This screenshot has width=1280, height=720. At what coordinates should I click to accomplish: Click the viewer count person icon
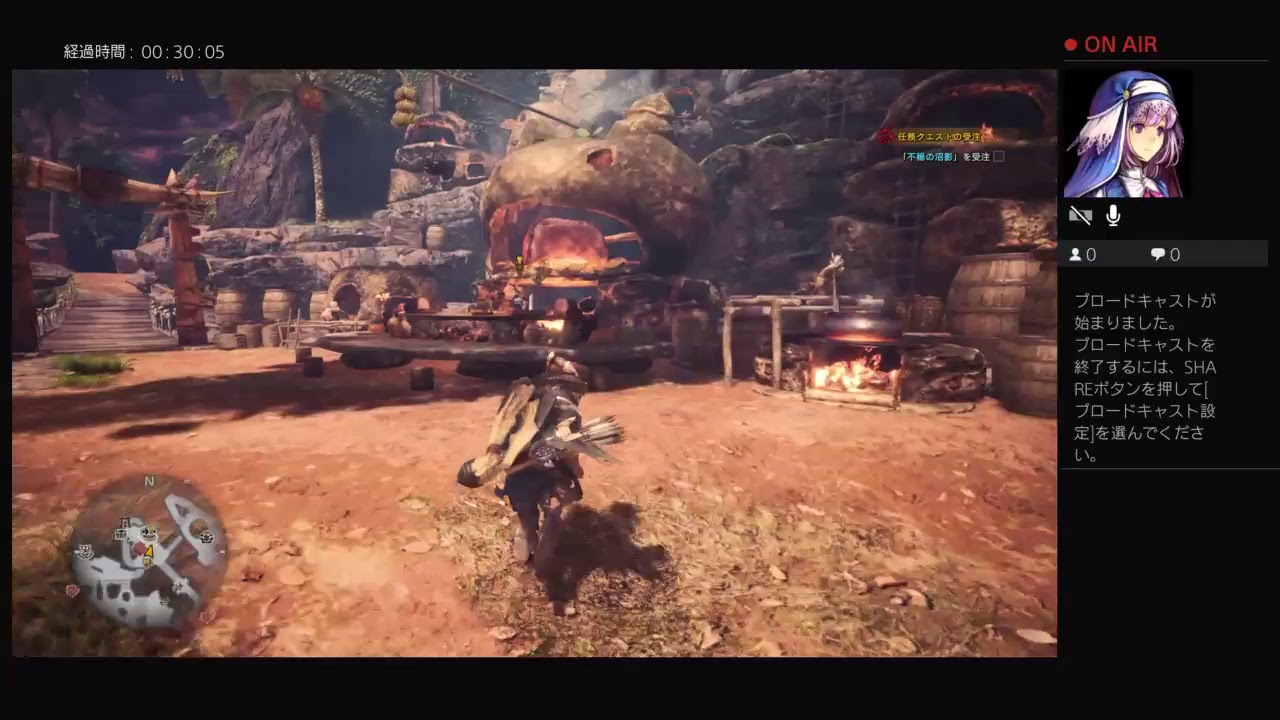point(1075,254)
